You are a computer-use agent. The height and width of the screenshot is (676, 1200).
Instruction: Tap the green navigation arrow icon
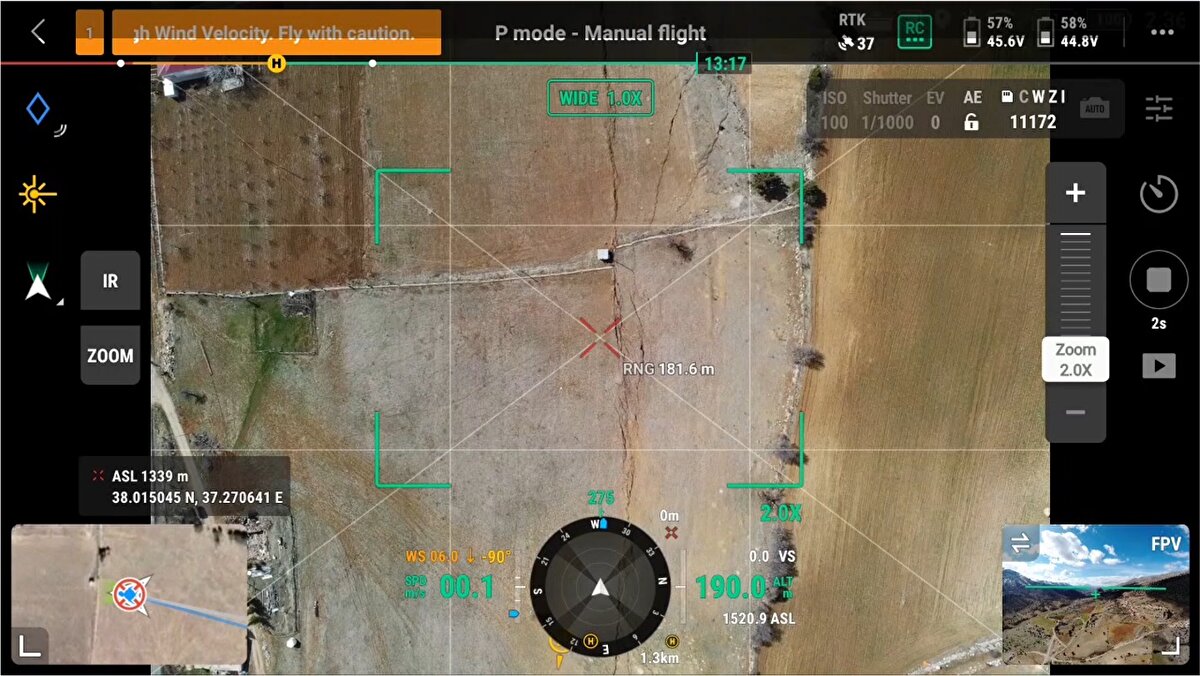38,282
